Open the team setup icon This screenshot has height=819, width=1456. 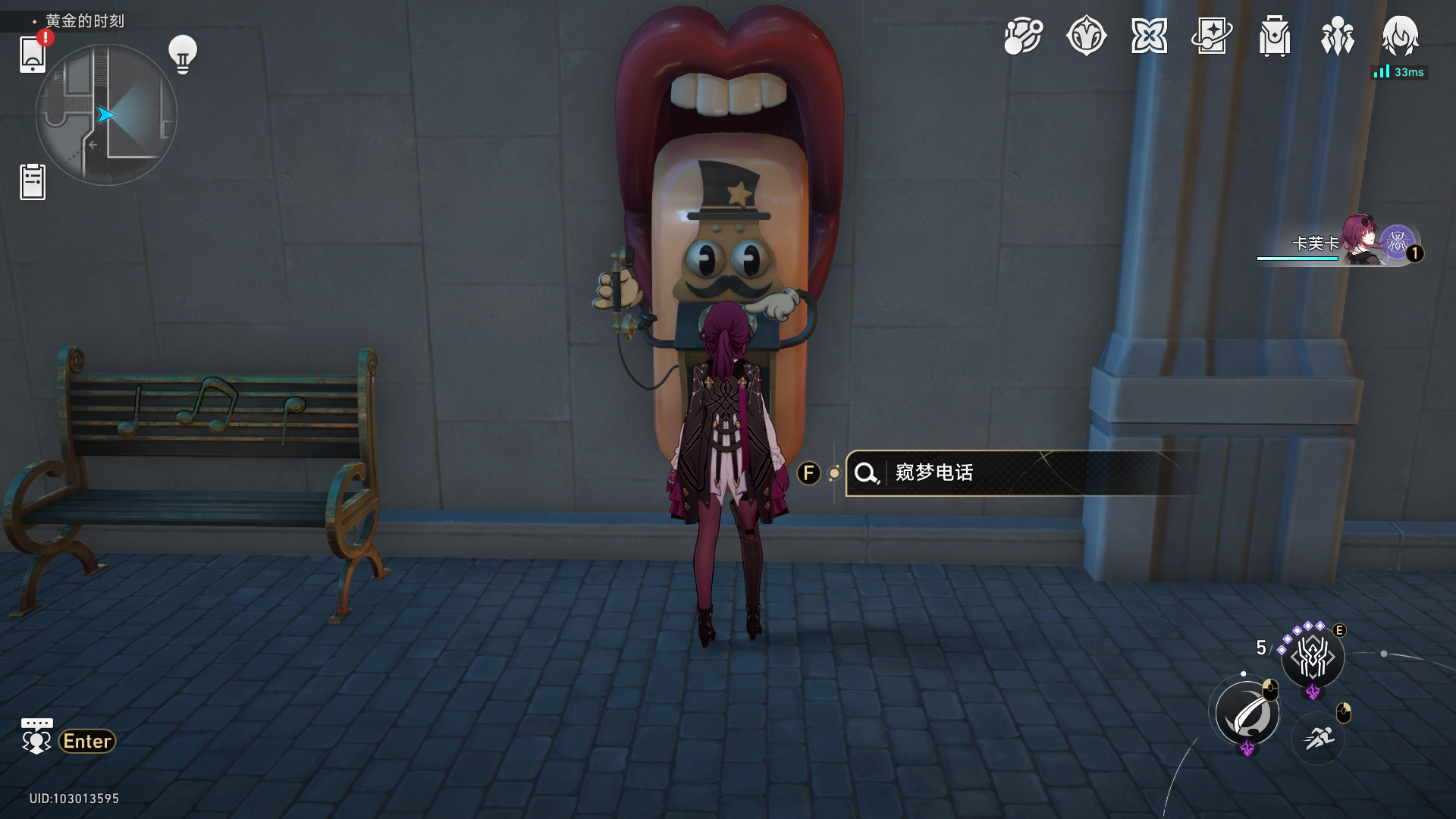(x=1337, y=36)
